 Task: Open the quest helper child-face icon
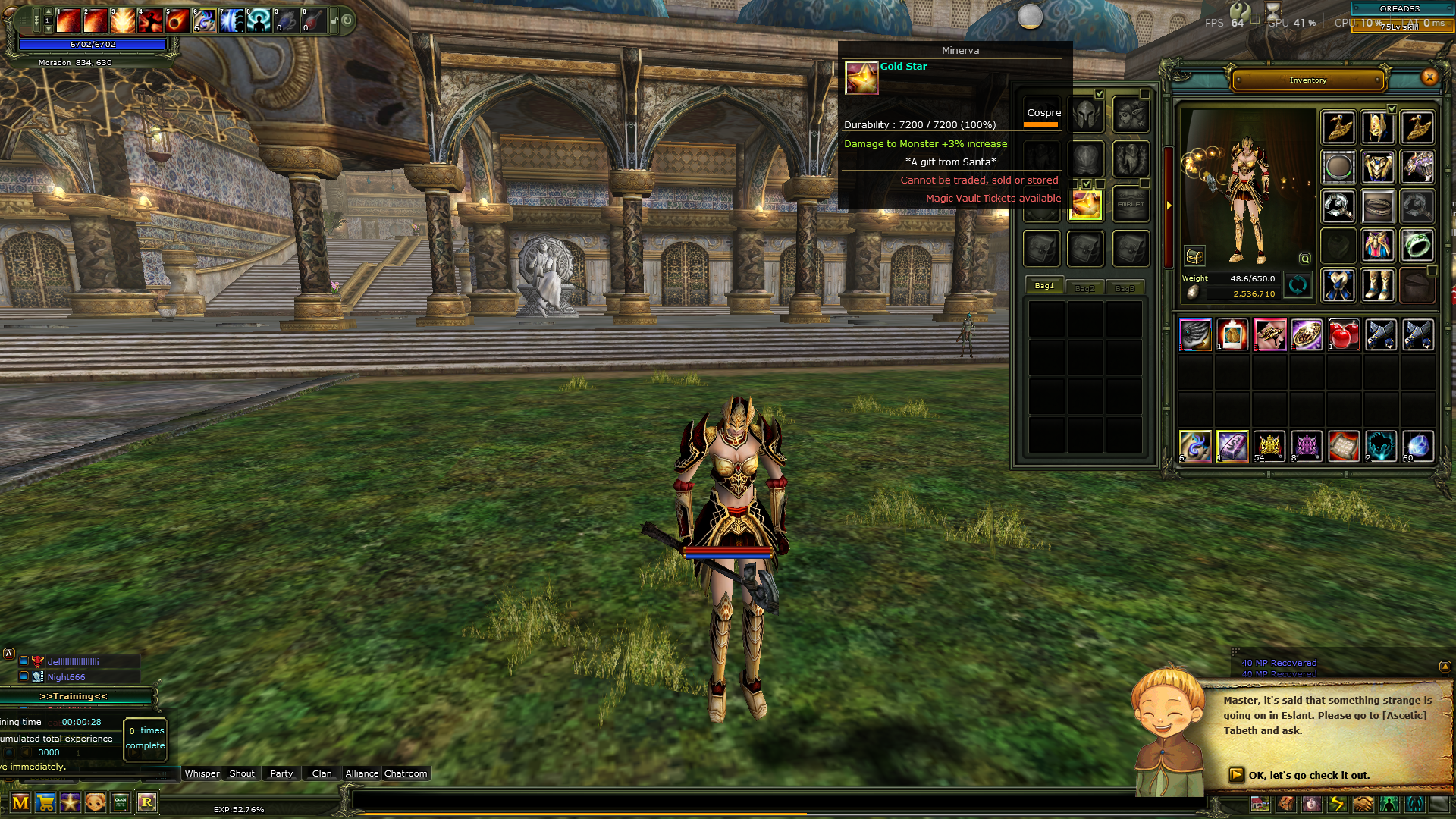[94, 802]
